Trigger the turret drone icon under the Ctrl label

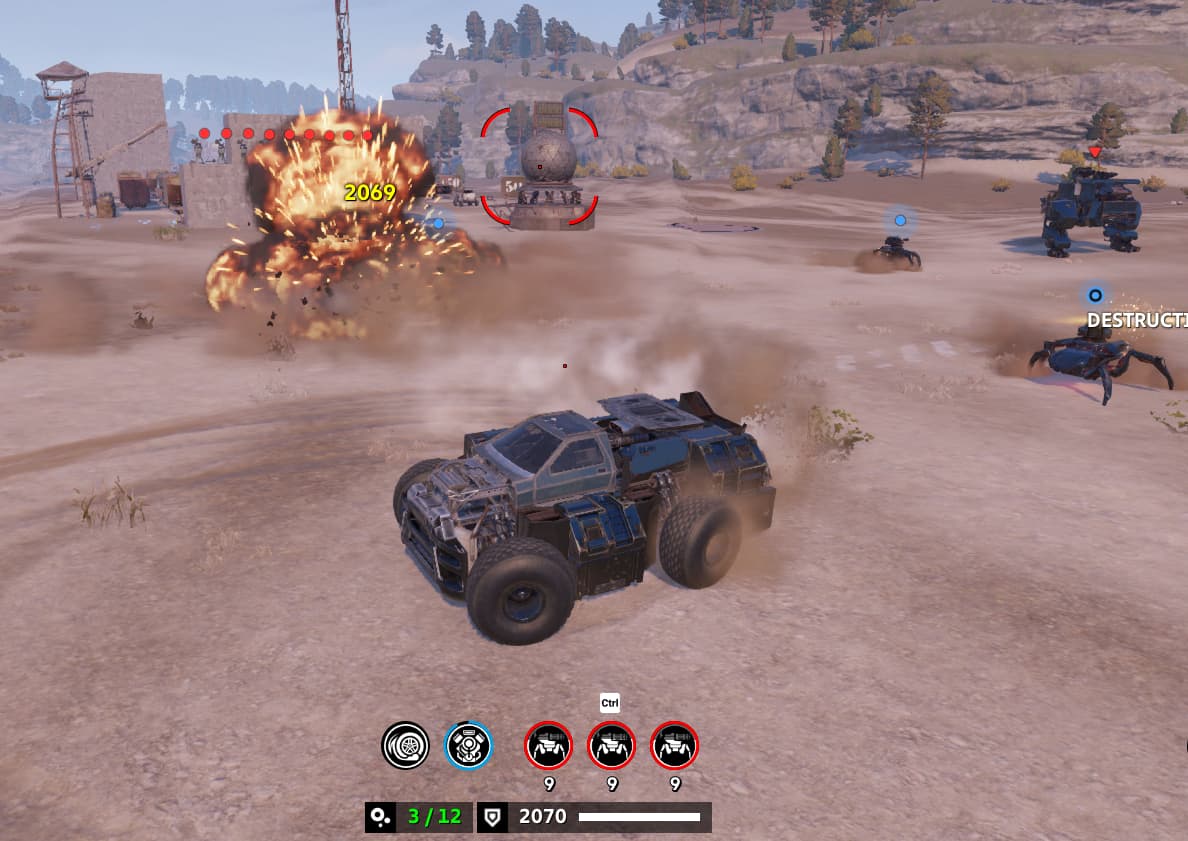[x=611, y=745]
